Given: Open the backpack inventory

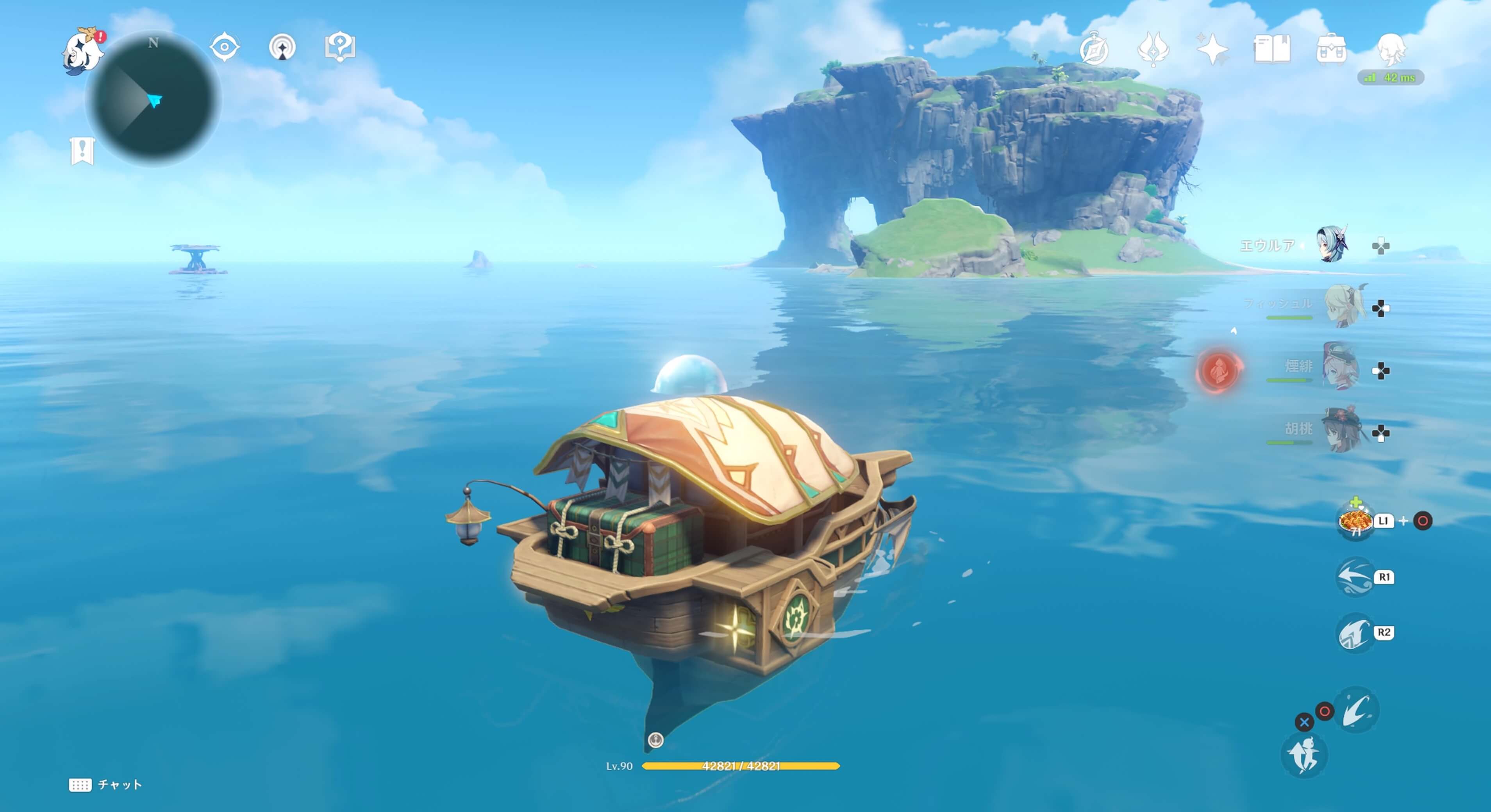Looking at the screenshot, I should 1331,48.
